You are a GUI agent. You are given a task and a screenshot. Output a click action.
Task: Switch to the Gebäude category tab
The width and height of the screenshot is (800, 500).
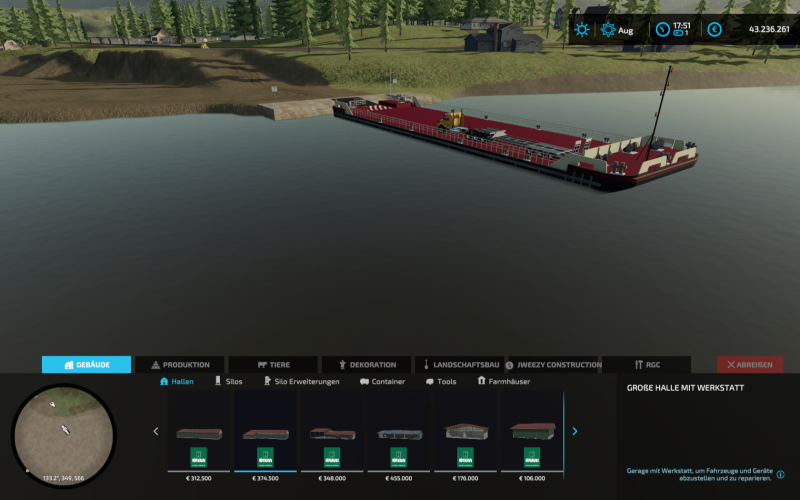86,365
